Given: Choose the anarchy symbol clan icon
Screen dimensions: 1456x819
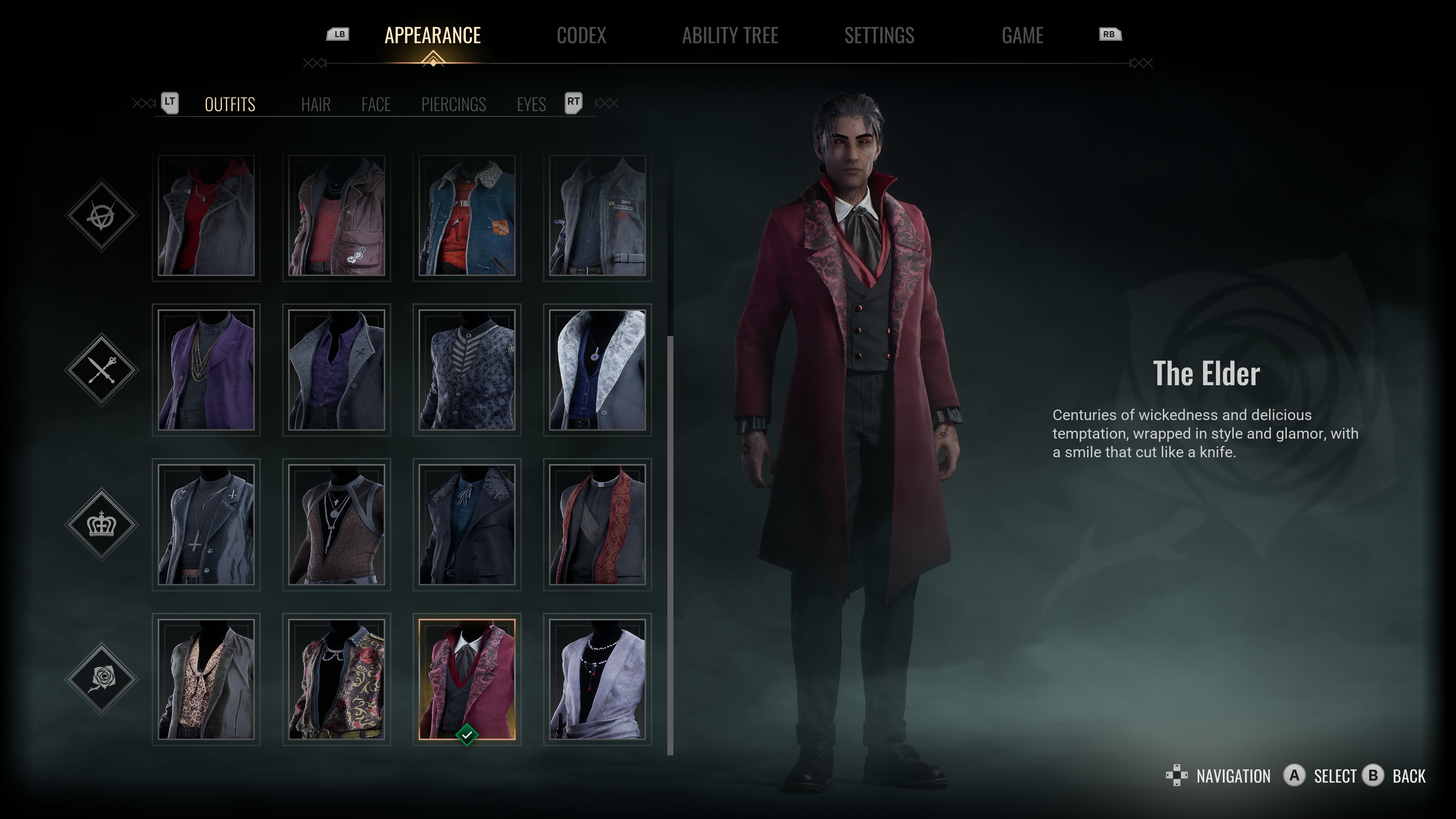Looking at the screenshot, I should tap(102, 215).
